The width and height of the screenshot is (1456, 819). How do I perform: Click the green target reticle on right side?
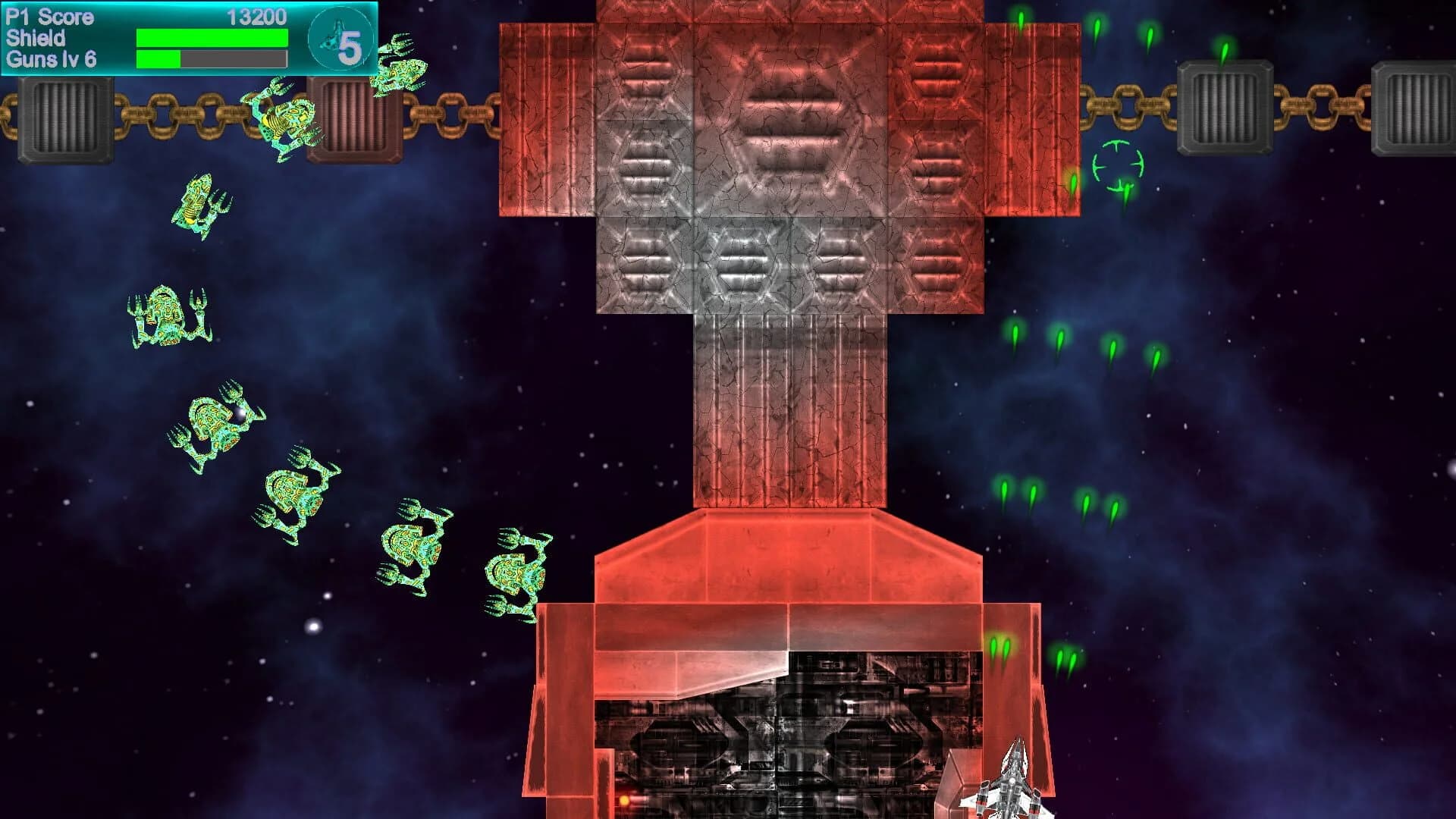(1120, 163)
